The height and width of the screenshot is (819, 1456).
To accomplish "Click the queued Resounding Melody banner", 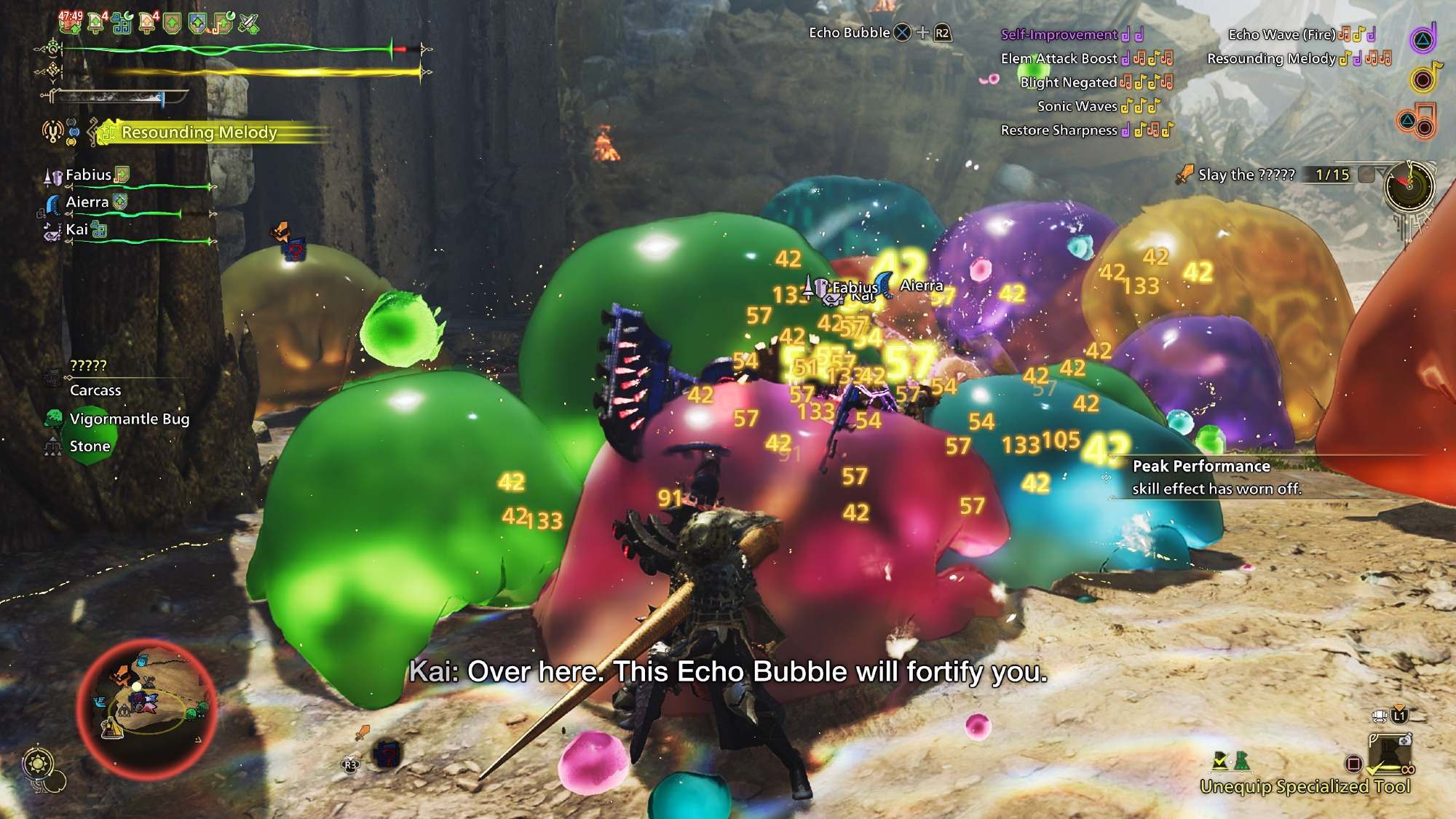I will [x=199, y=132].
